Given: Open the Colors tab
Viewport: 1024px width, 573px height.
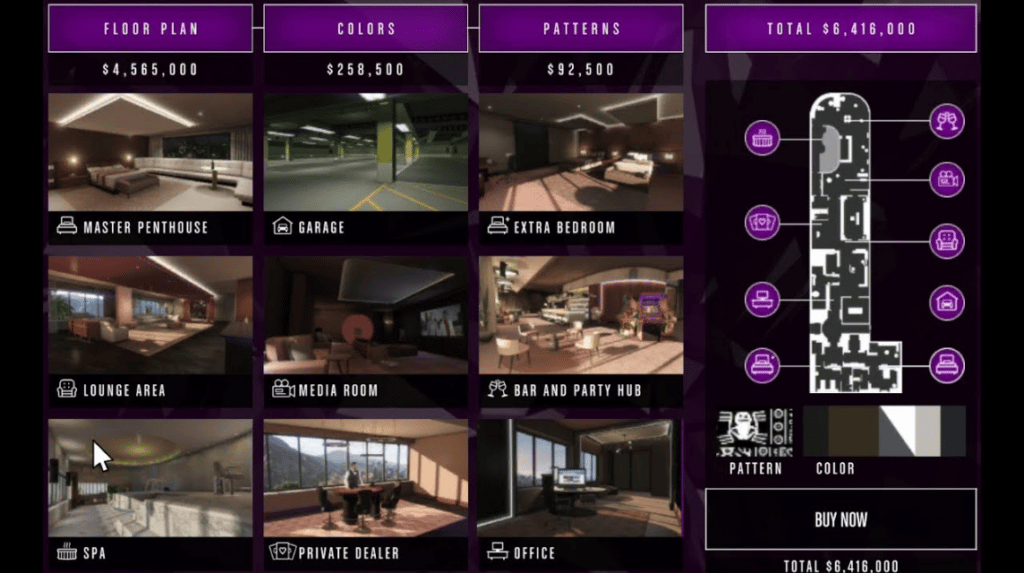Looking at the screenshot, I should (366, 28).
